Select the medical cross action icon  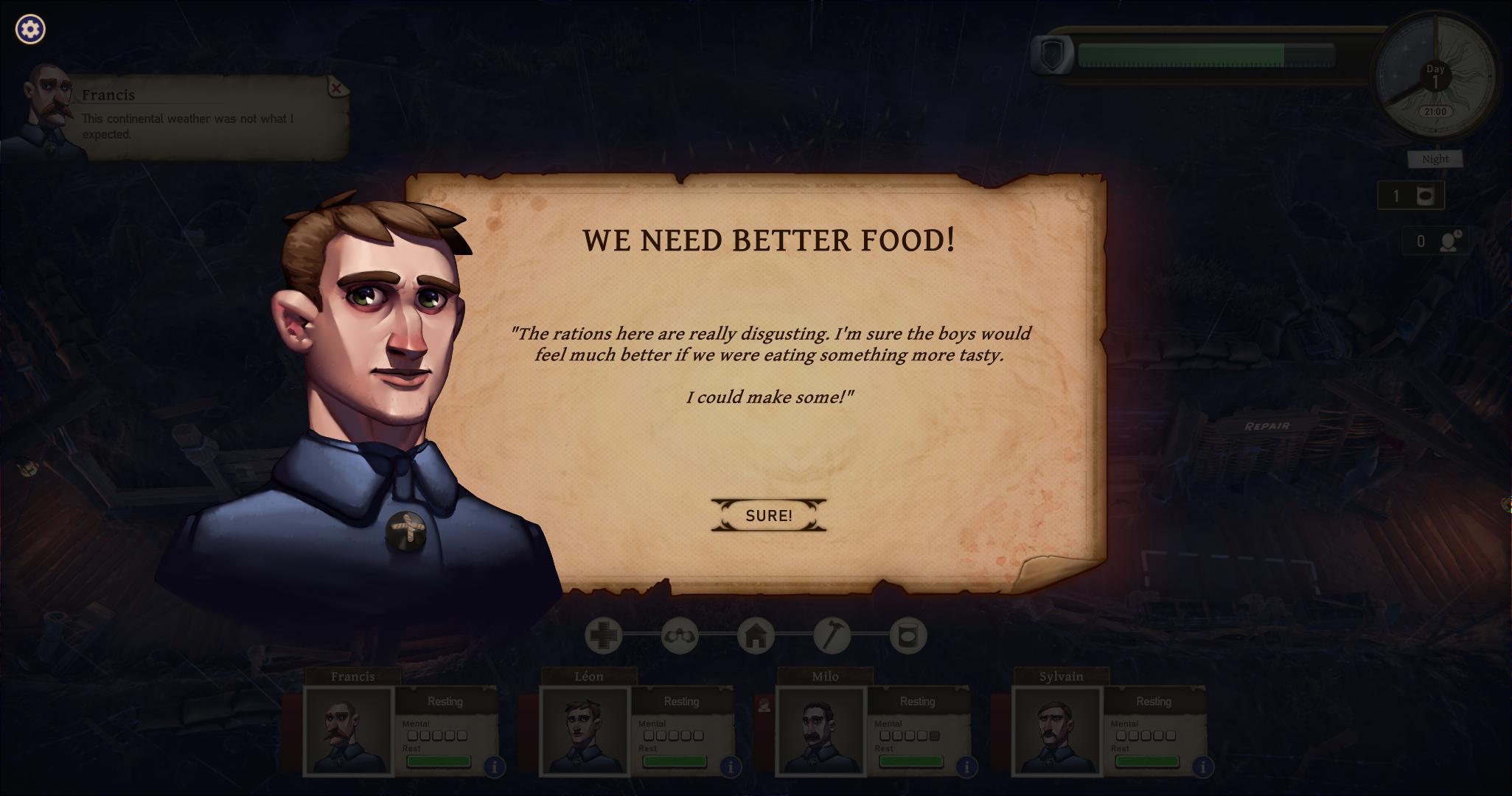click(603, 635)
